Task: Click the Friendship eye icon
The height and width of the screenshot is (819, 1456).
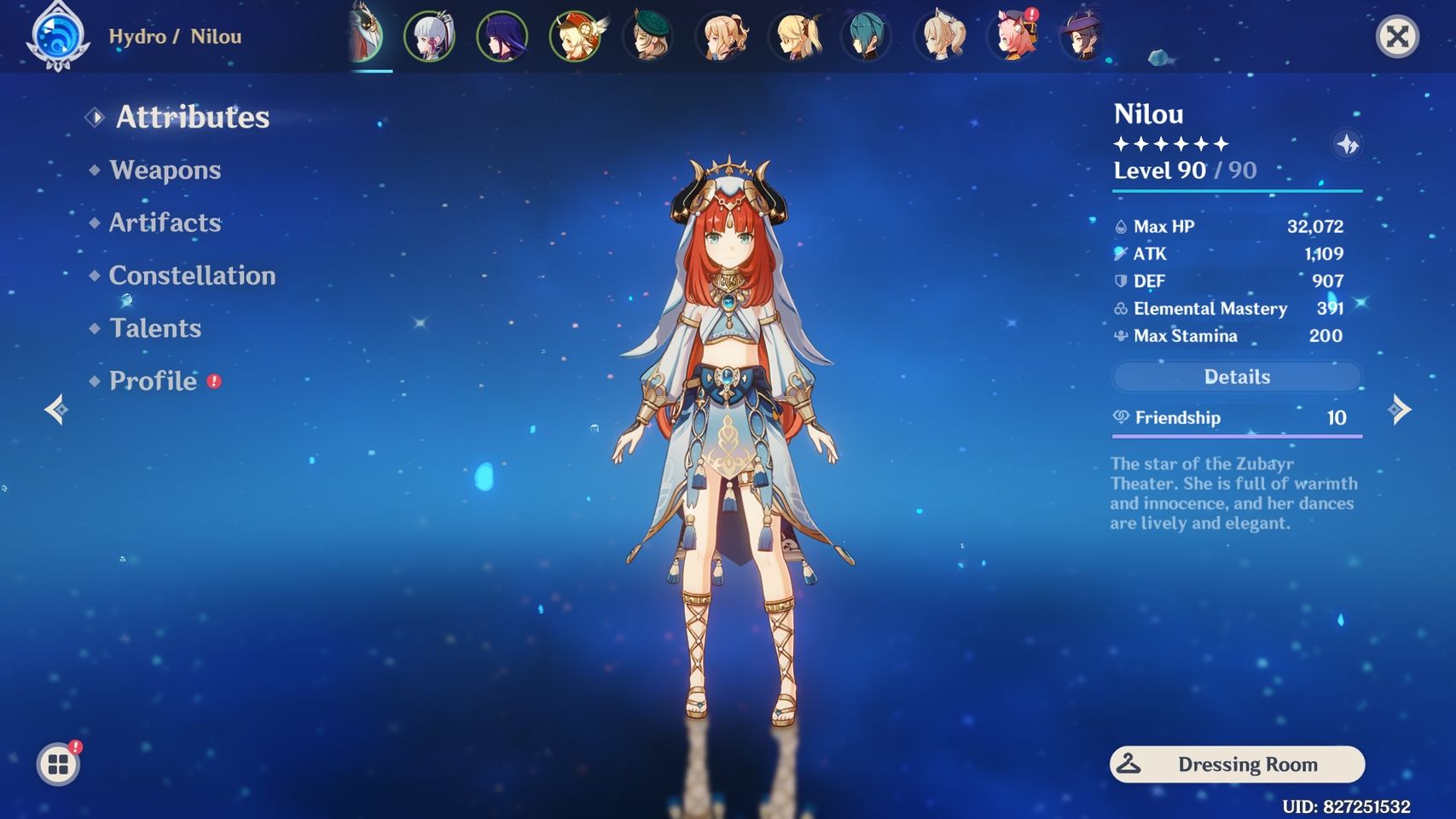Action: (x=1122, y=417)
